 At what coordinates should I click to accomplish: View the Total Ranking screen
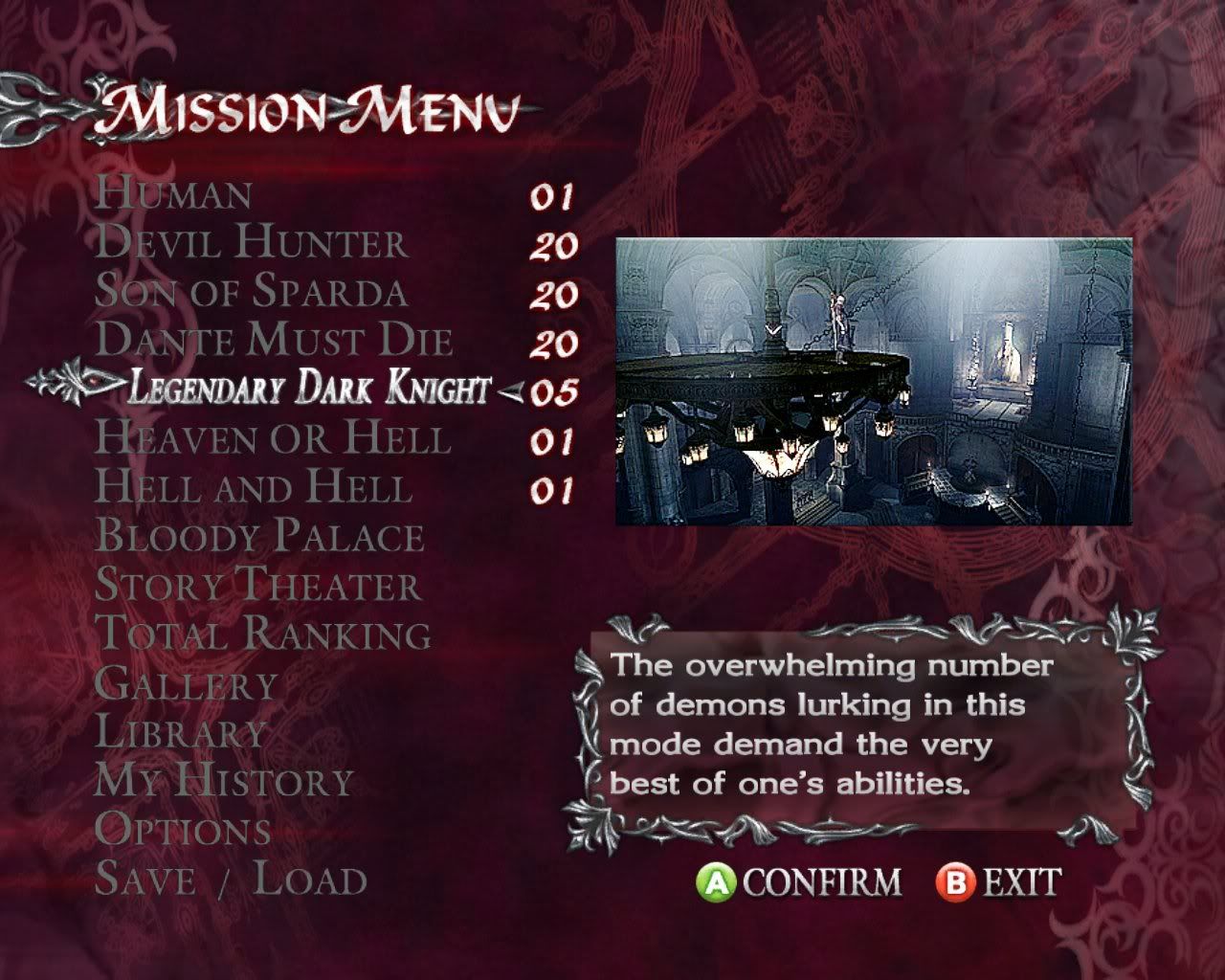(263, 634)
